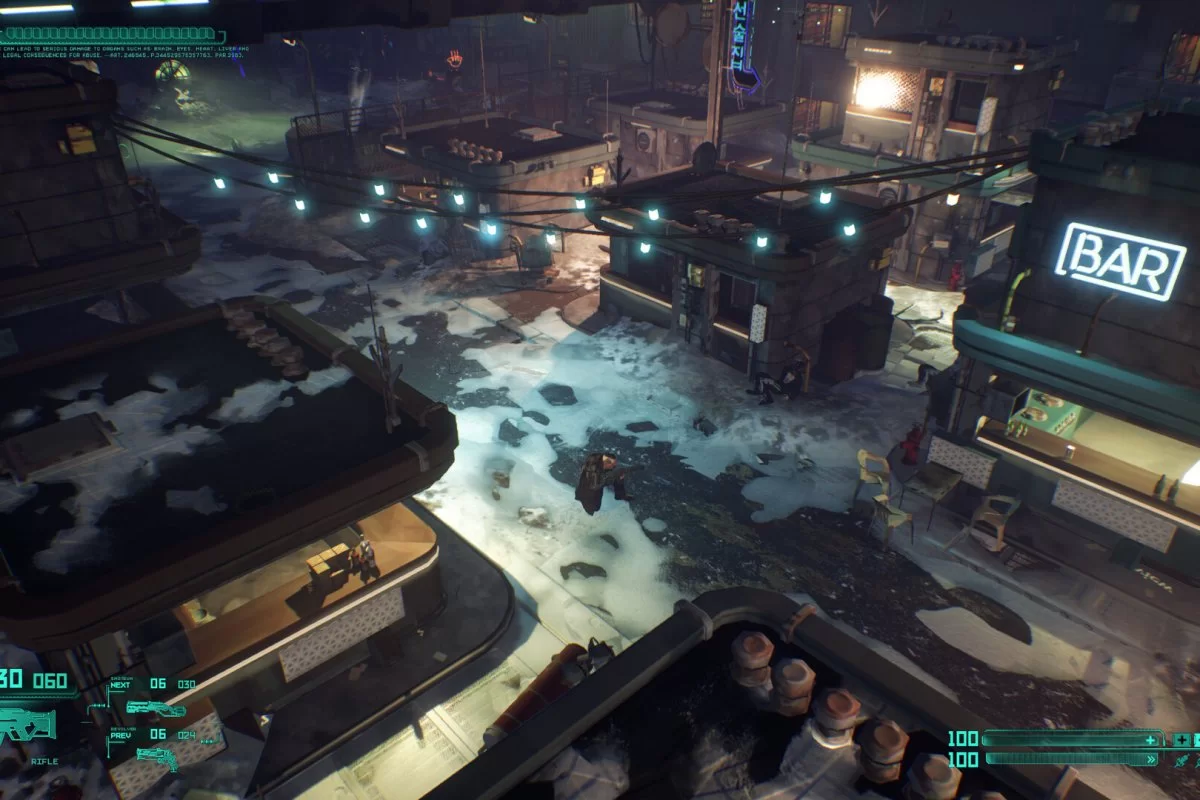Select the syringe item icon
The width and height of the screenshot is (1200, 800).
tap(1183, 761)
